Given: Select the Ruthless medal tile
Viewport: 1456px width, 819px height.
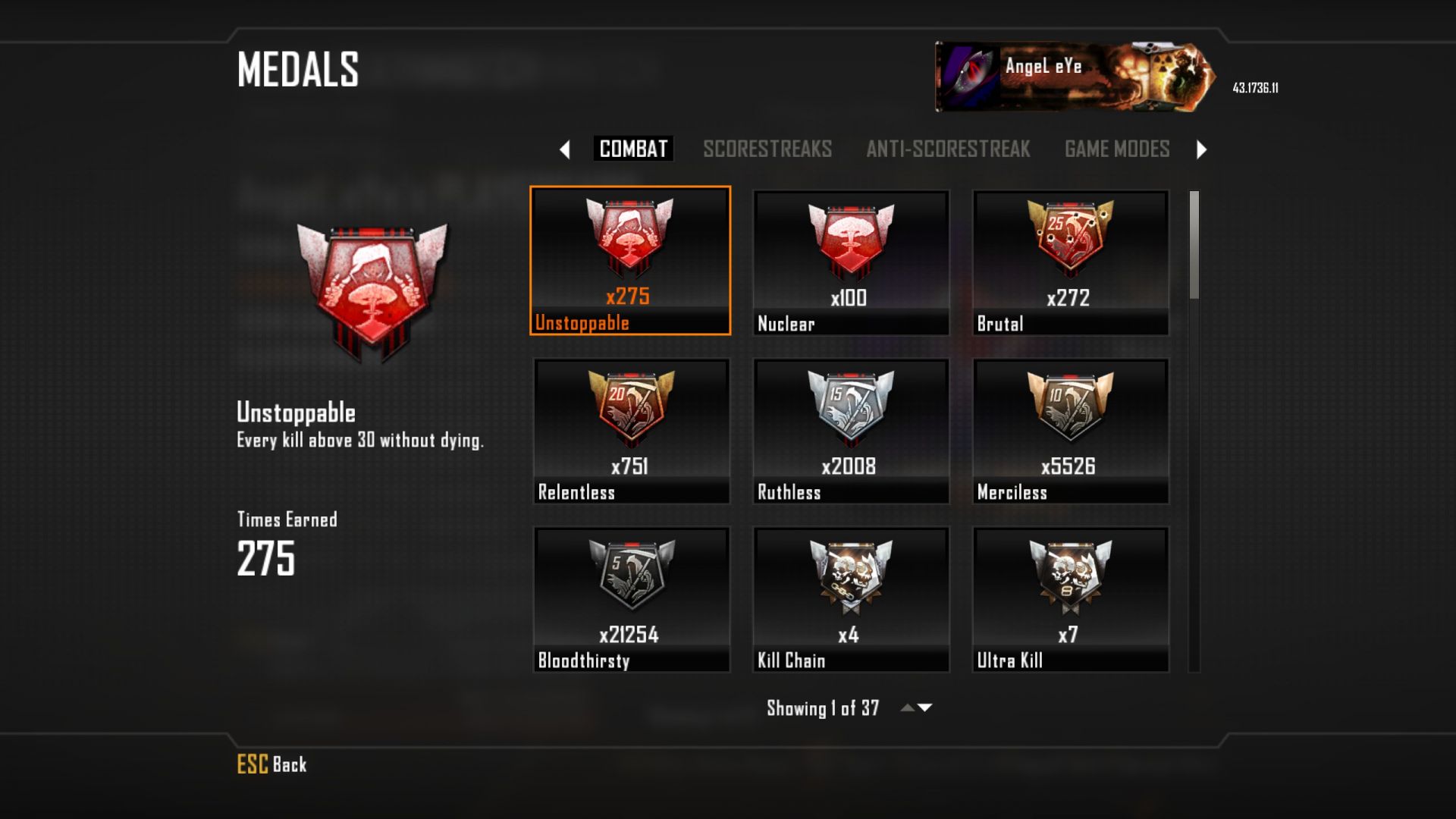Looking at the screenshot, I should point(850,430).
